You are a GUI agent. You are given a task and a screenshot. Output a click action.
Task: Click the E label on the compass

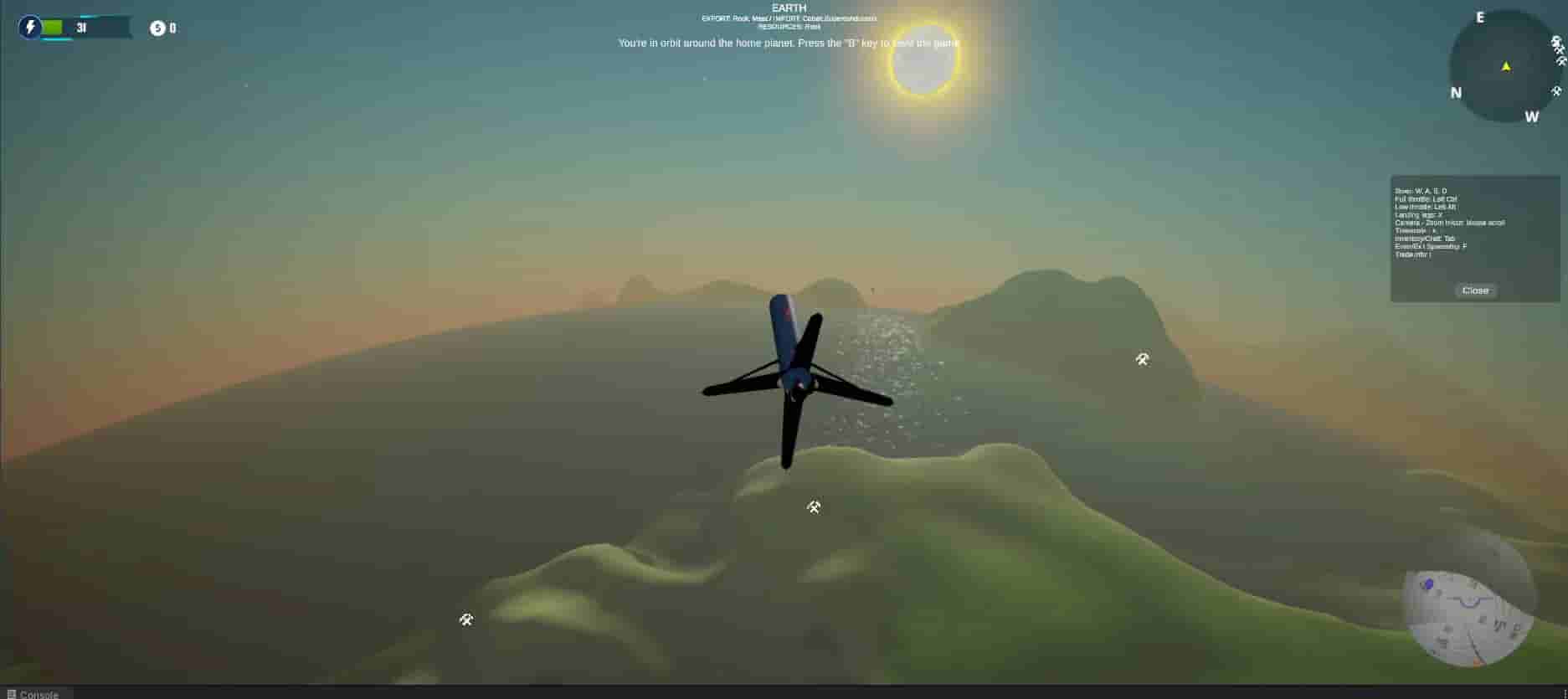pos(1480,17)
